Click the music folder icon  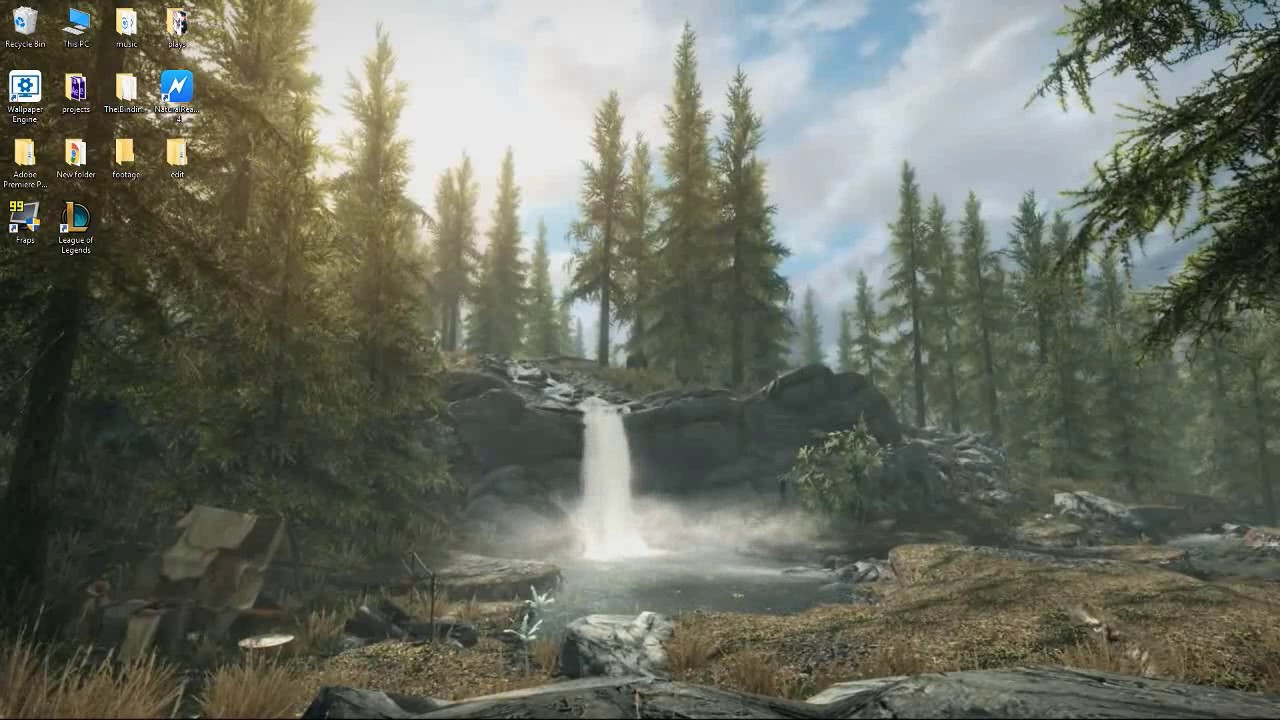(125, 20)
